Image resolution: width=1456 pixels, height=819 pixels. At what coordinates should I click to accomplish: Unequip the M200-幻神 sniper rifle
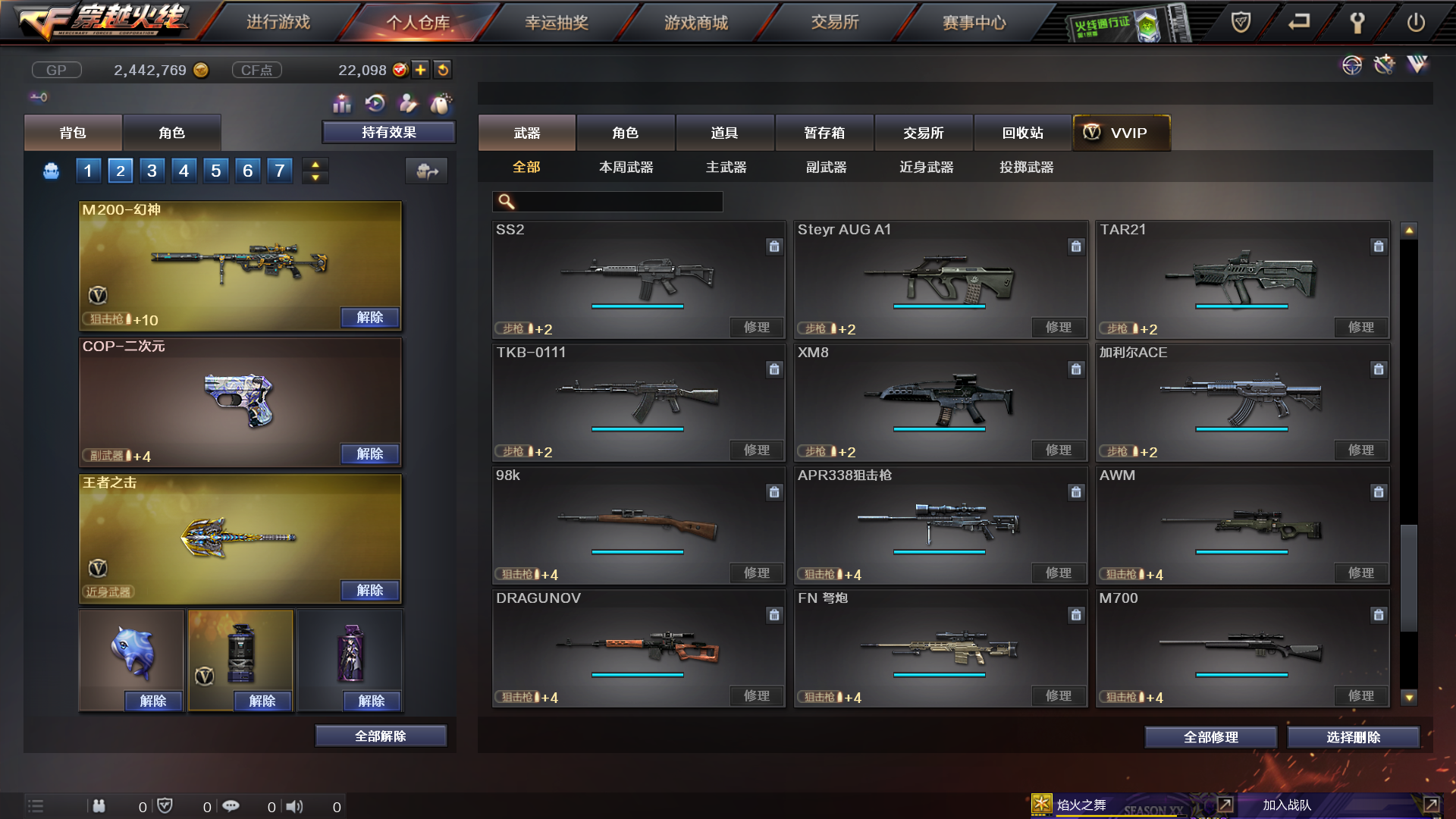(369, 317)
